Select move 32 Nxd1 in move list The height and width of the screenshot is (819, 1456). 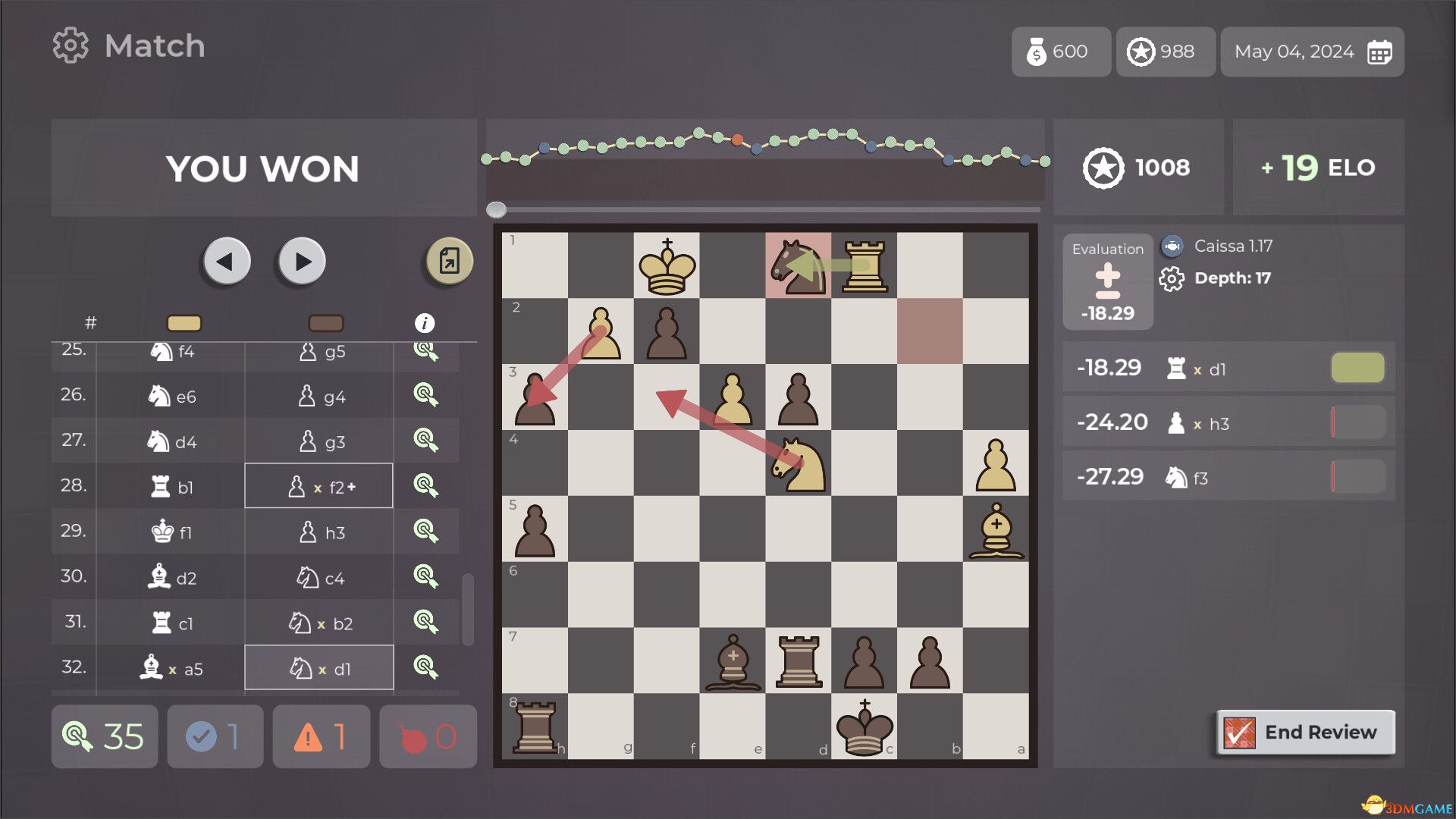pyautogui.click(x=319, y=668)
